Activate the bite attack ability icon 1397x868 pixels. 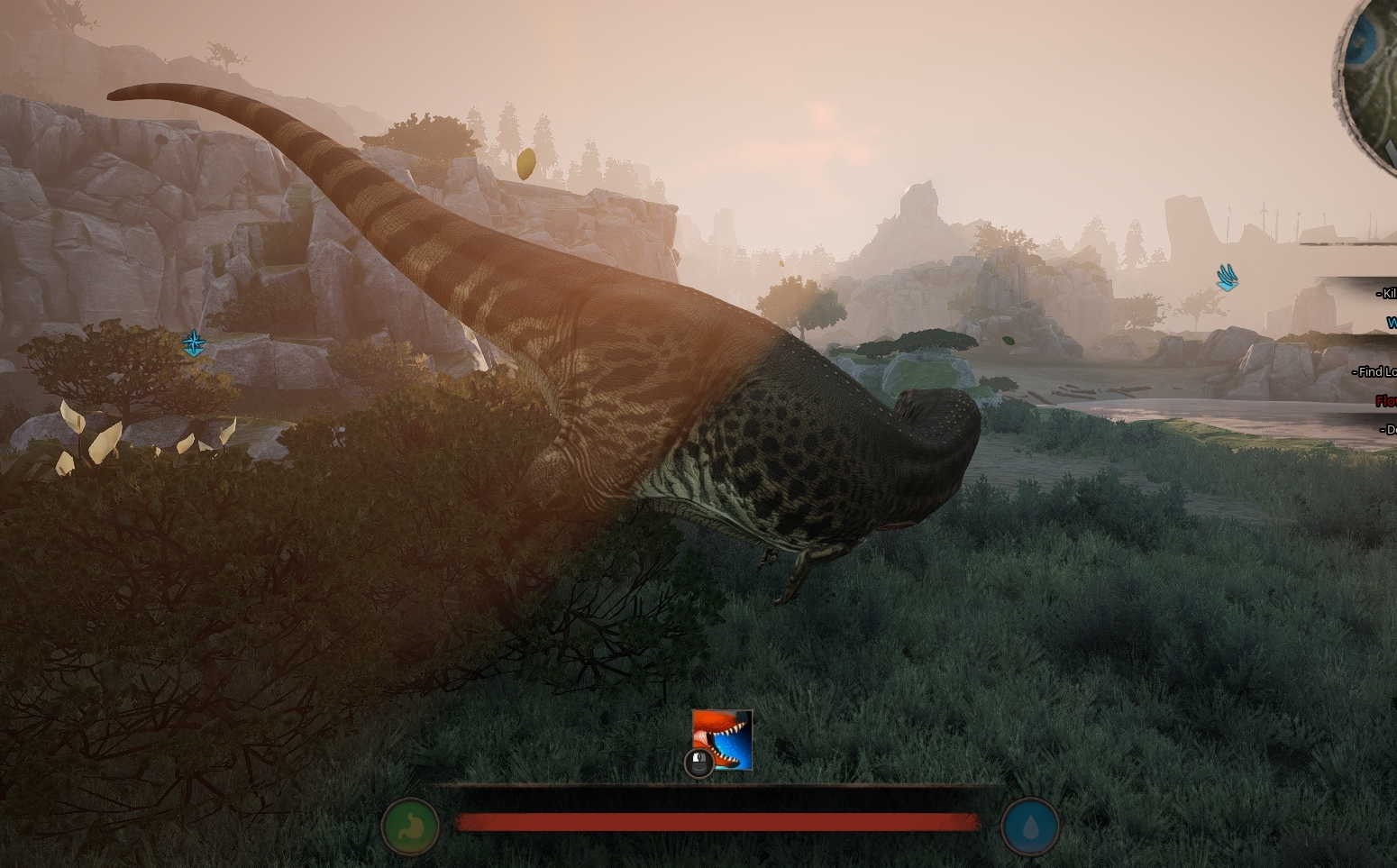(723, 739)
